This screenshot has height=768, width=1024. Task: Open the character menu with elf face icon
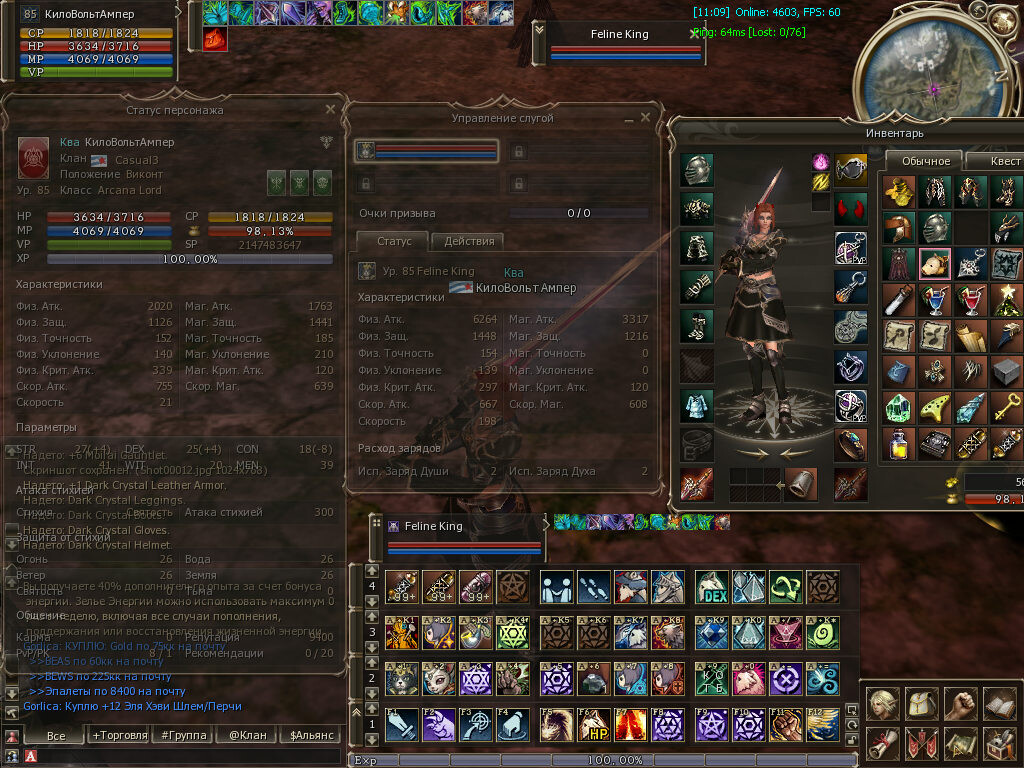pyautogui.click(x=882, y=702)
